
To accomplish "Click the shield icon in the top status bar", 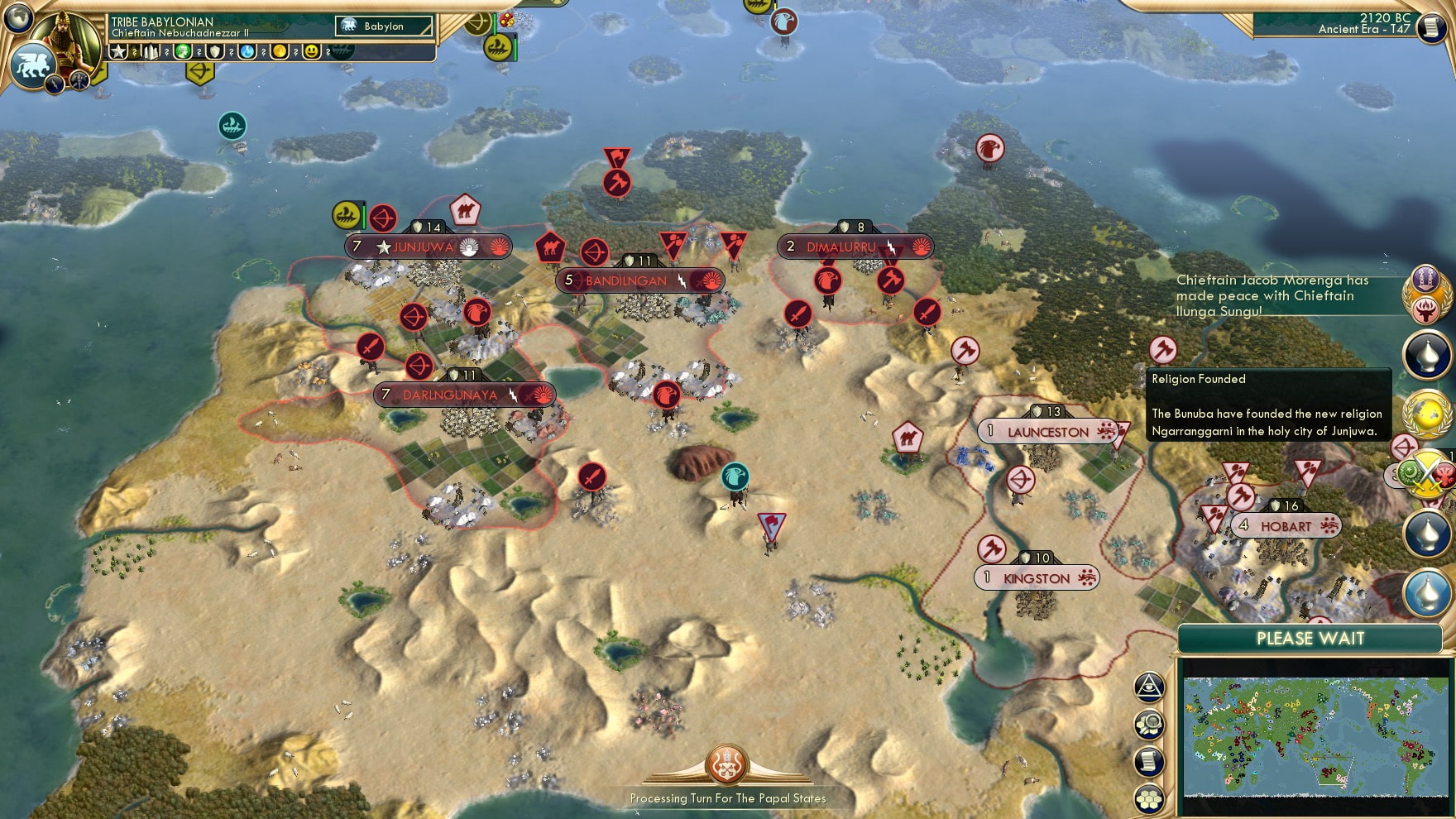I will tap(216, 52).
